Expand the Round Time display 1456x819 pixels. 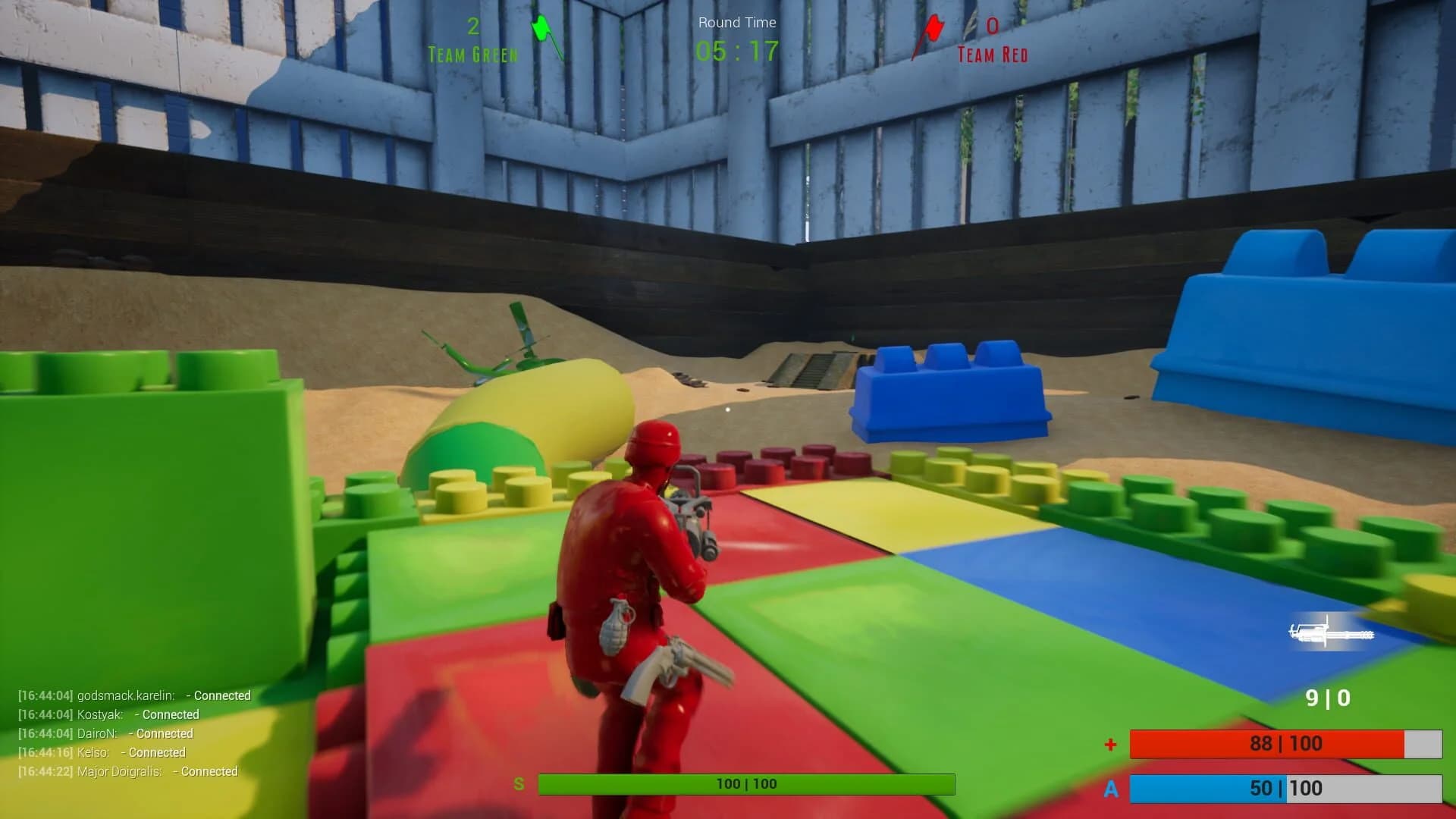point(736,36)
